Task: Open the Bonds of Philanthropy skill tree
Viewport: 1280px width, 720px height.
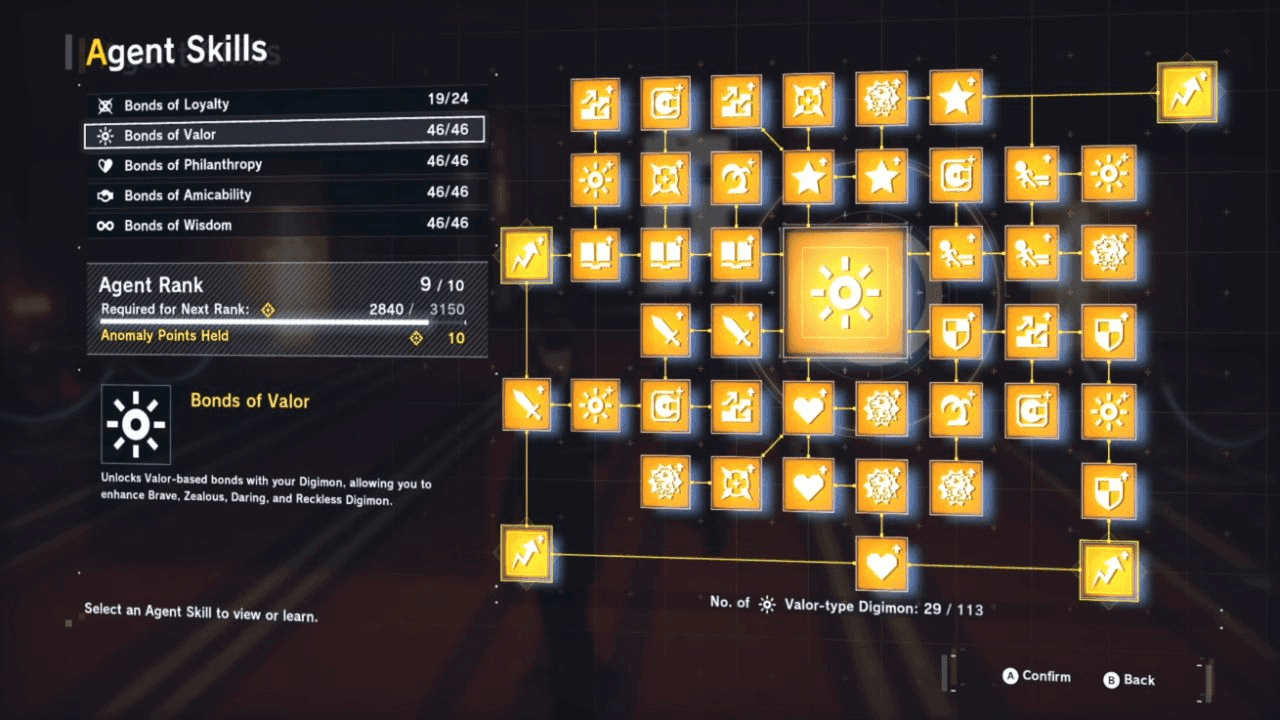Action: pos(286,165)
